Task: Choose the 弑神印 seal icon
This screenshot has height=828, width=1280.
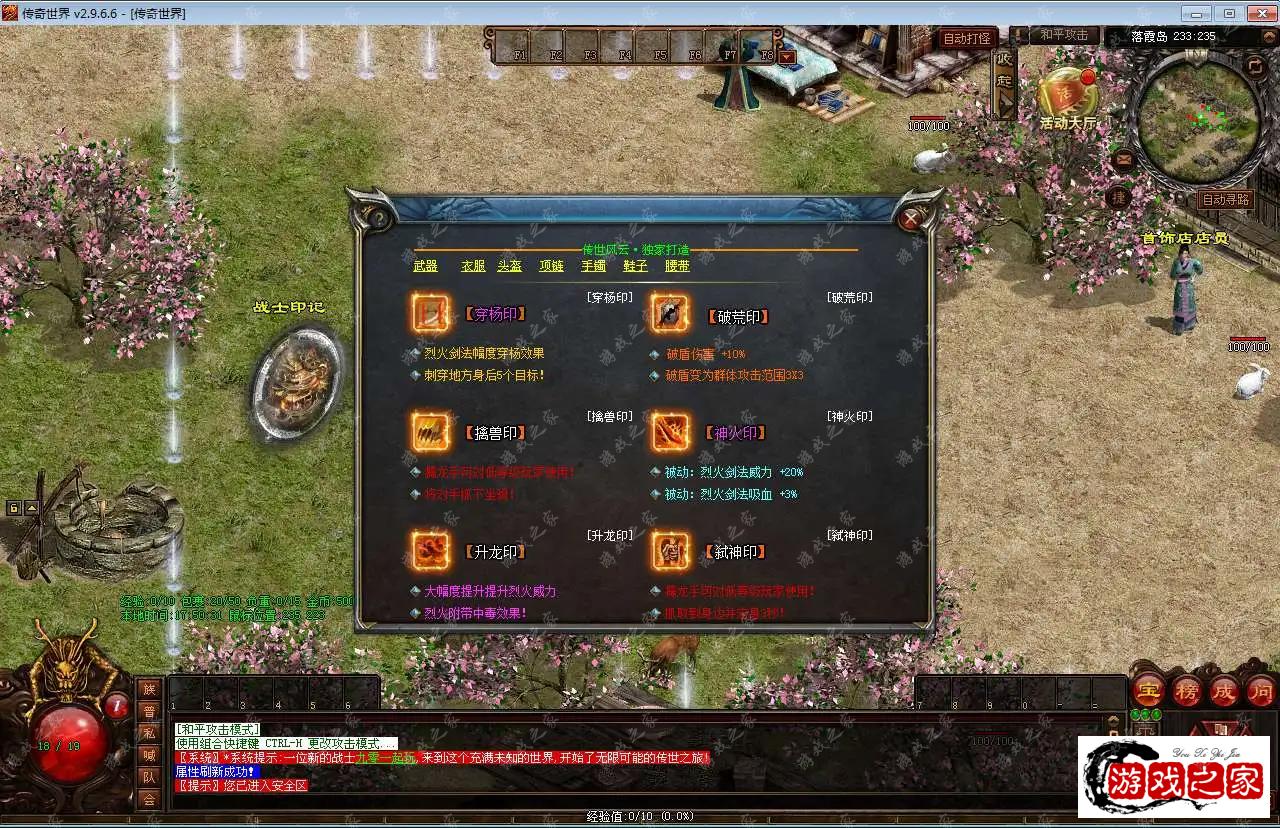Action: click(x=670, y=550)
